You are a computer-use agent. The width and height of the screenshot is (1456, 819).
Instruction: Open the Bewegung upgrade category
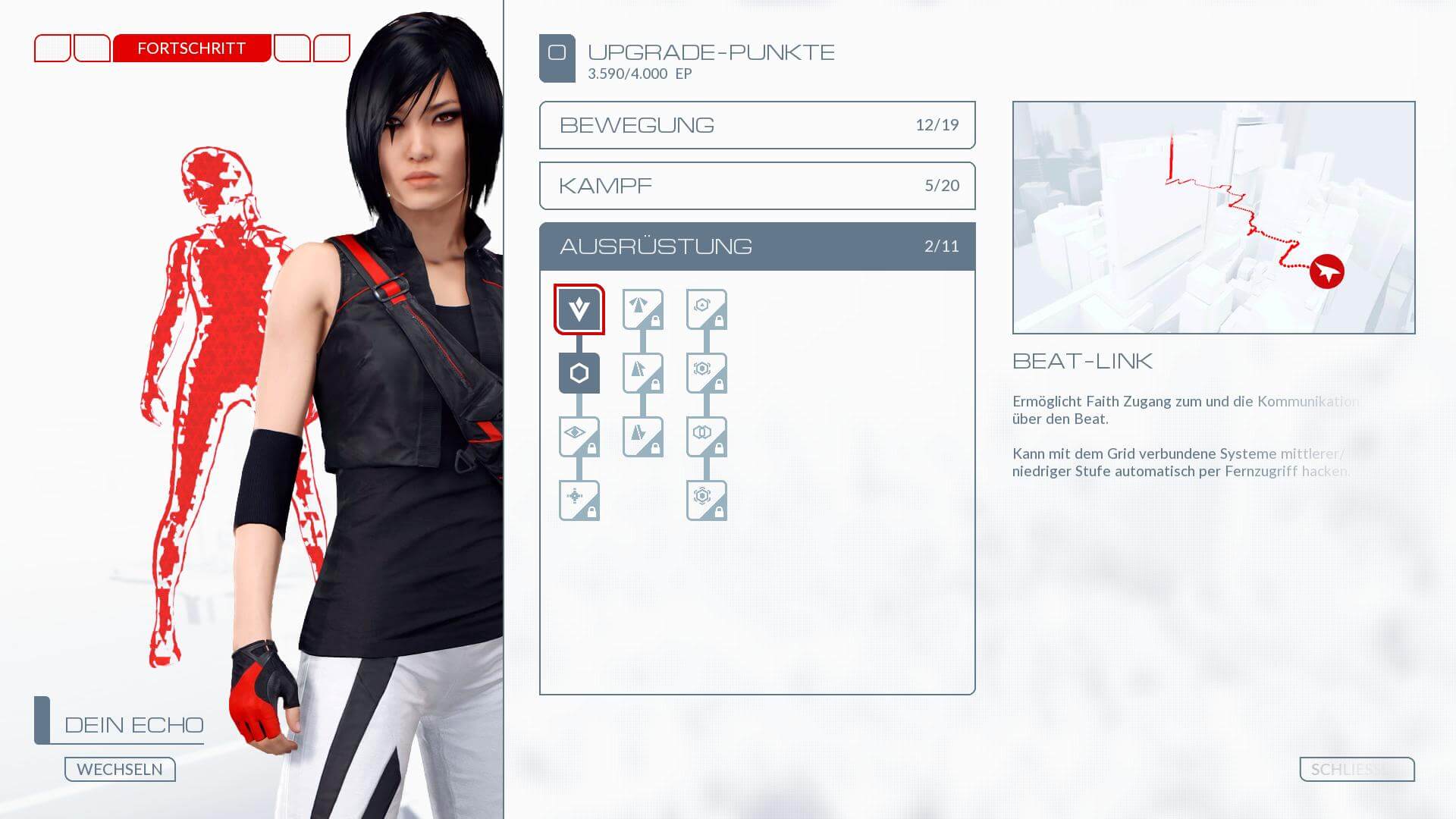(757, 125)
